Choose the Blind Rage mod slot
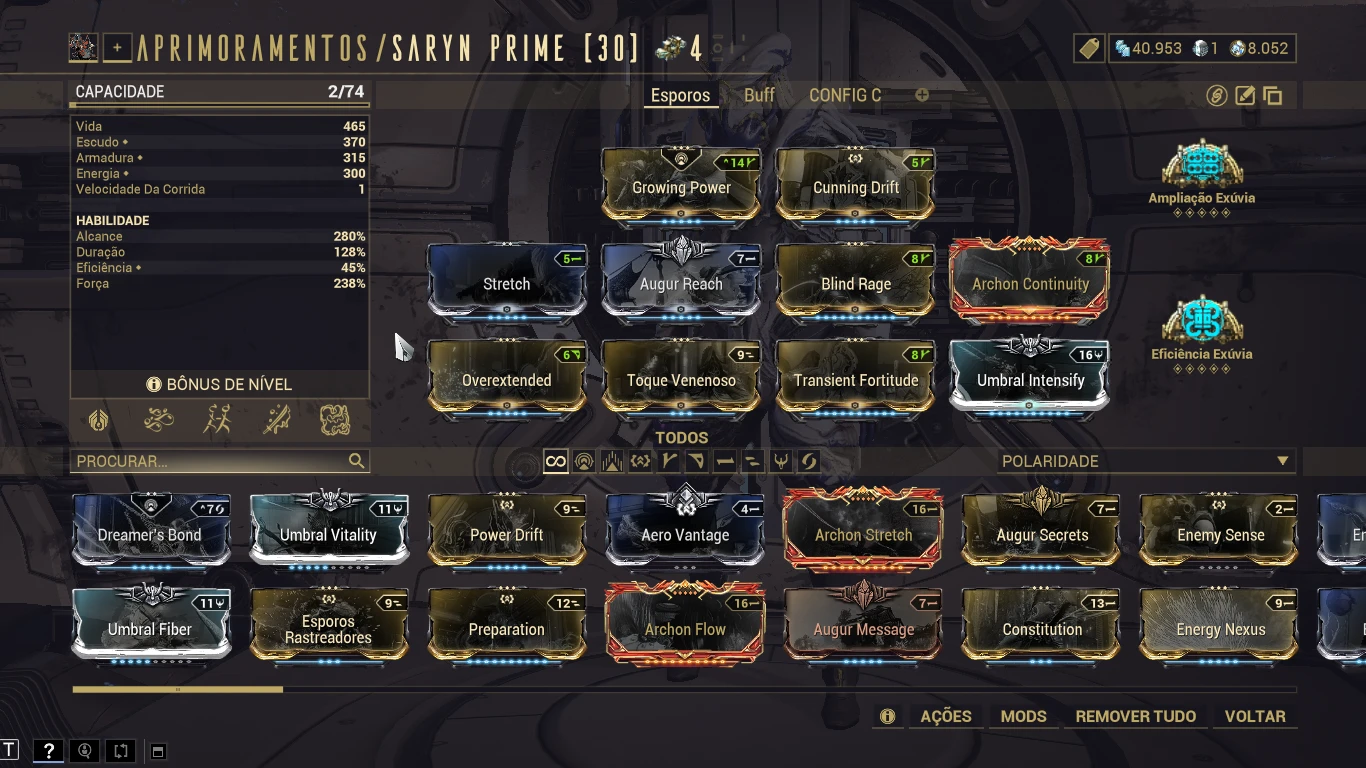This screenshot has width=1366, height=768. point(855,282)
